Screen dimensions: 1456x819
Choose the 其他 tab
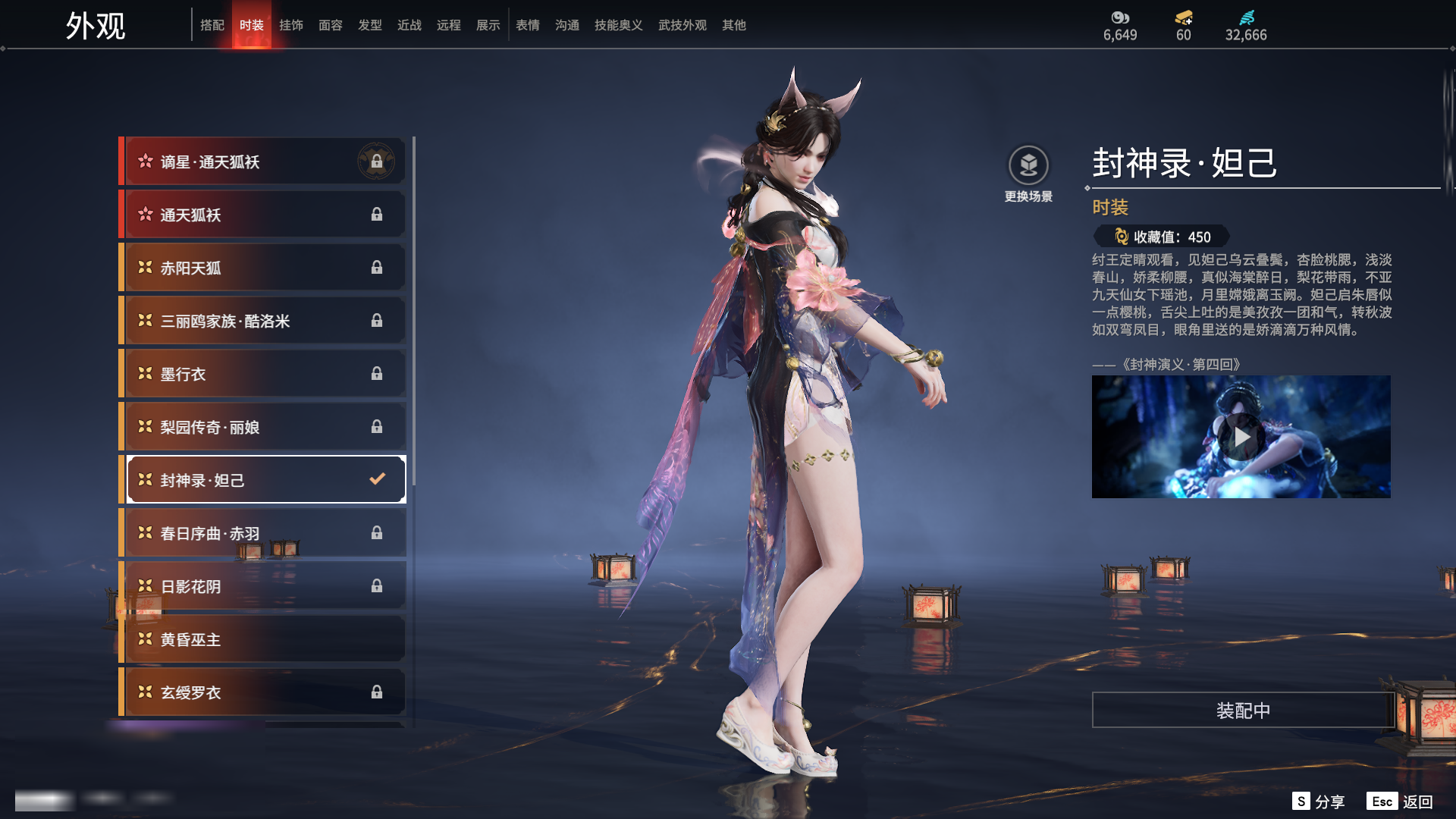[x=734, y=25]
